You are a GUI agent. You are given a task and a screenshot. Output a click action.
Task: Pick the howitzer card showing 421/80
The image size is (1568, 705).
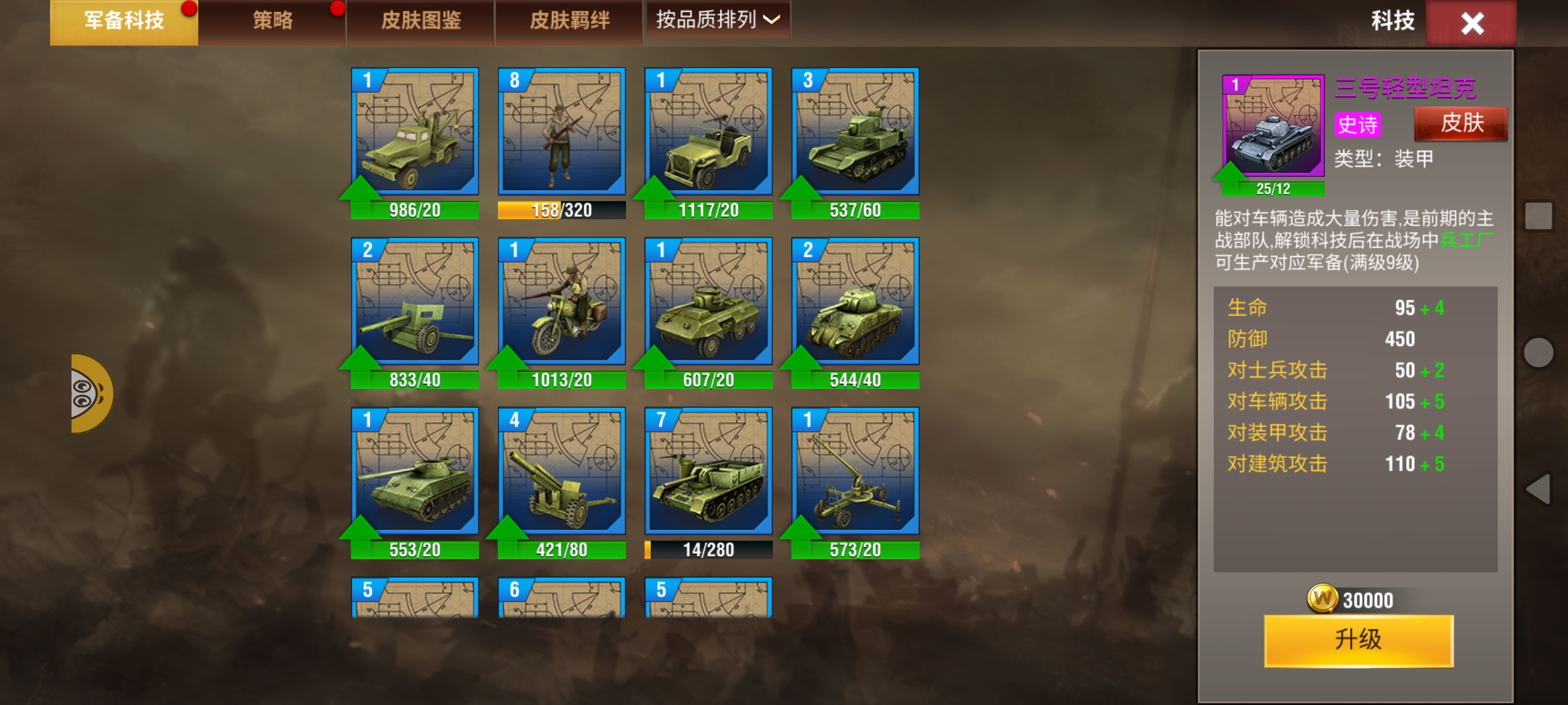(x=562, y=472)
